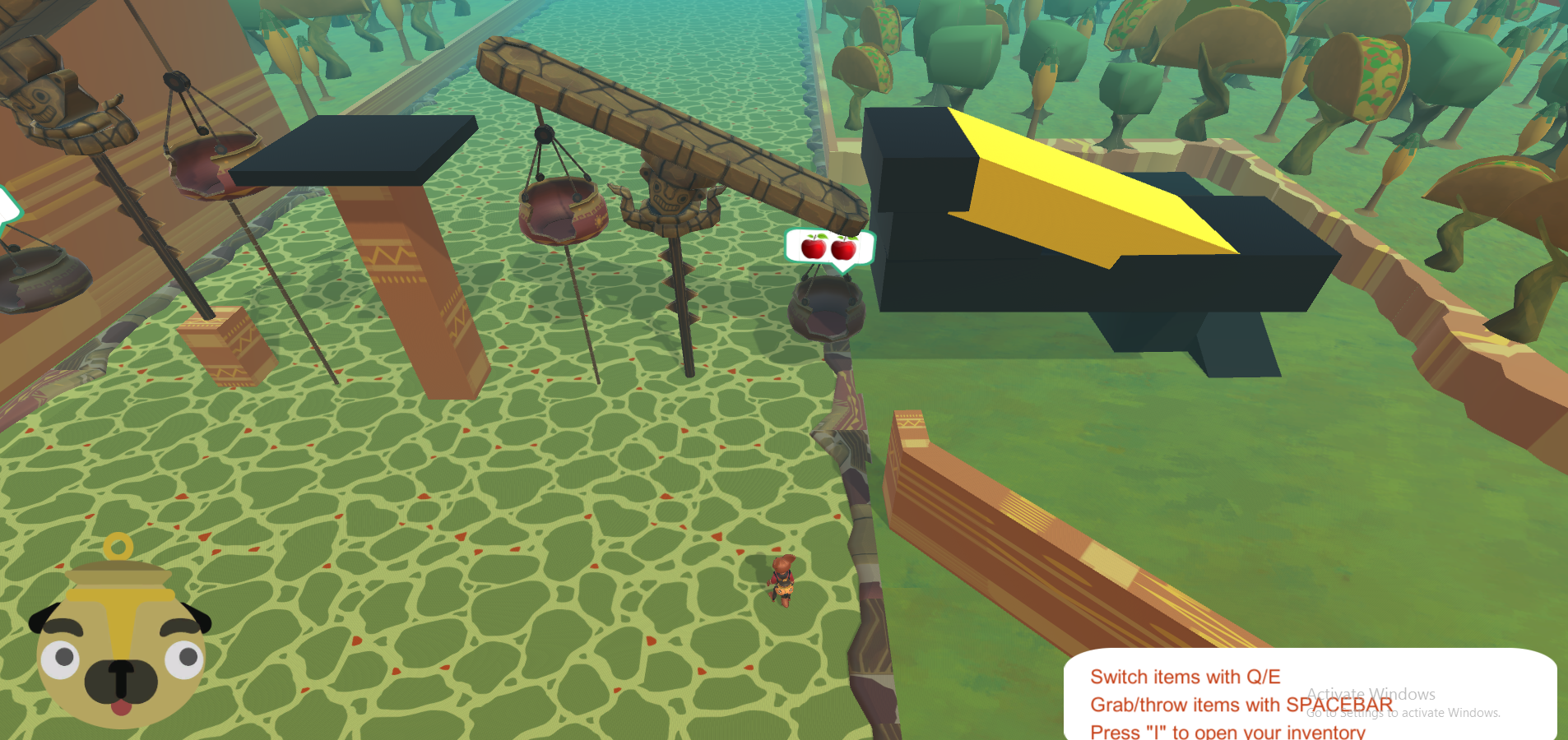Select the two-apples request bubble
Image resolution: width=1568 pixels, height=740 pixels.
[829, 247]
